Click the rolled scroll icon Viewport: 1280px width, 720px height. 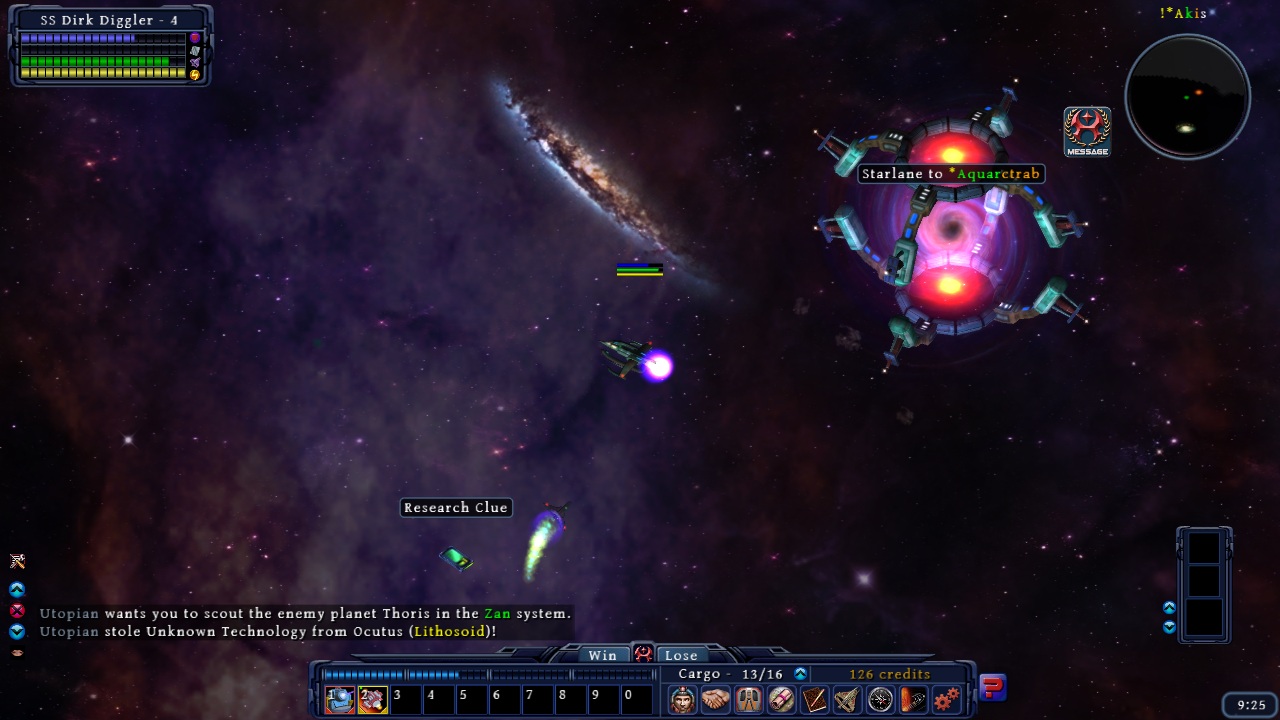pos(781,699)
